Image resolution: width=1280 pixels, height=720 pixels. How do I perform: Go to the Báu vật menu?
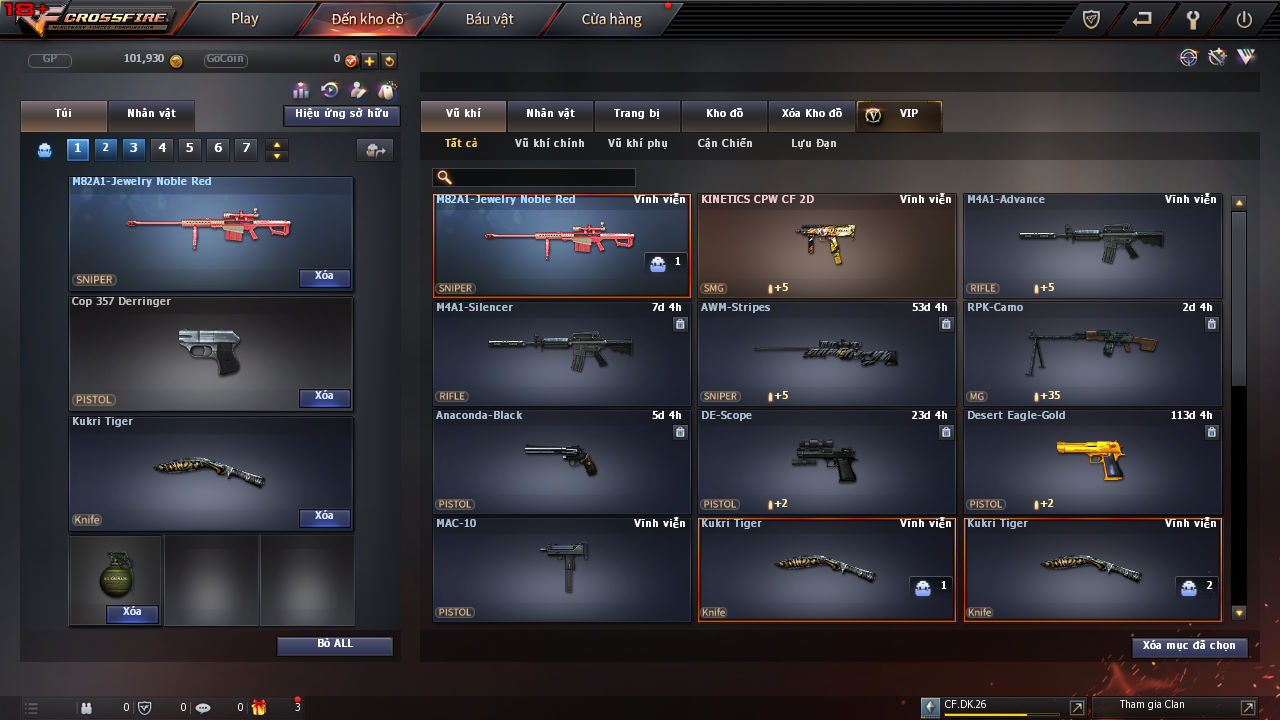489,19
